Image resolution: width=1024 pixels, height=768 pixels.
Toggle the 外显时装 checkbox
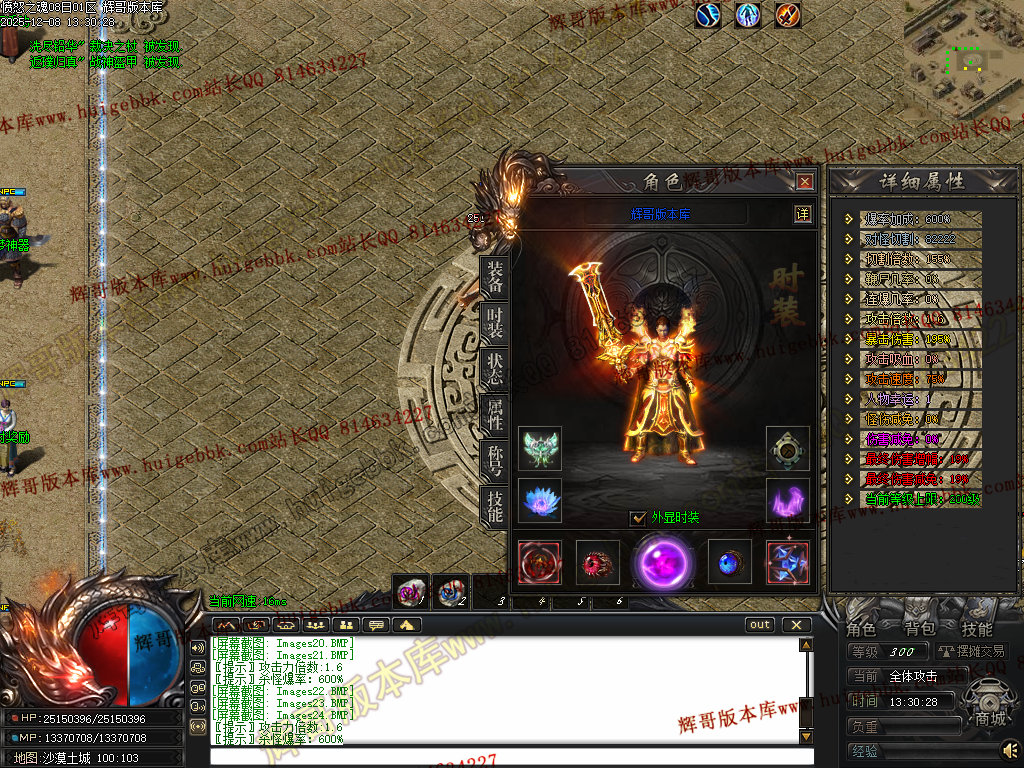click(638, 518)
